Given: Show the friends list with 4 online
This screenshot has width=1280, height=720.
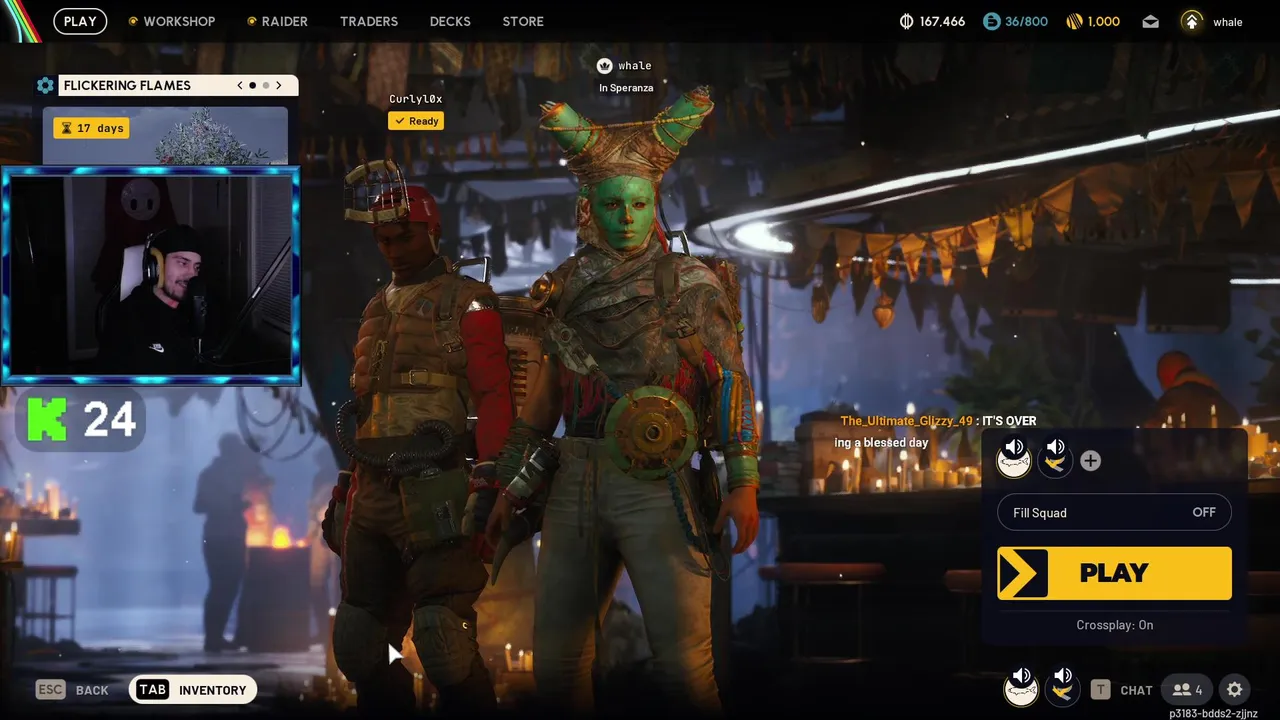Looking at the screenshot, I should click(1187, 690).
